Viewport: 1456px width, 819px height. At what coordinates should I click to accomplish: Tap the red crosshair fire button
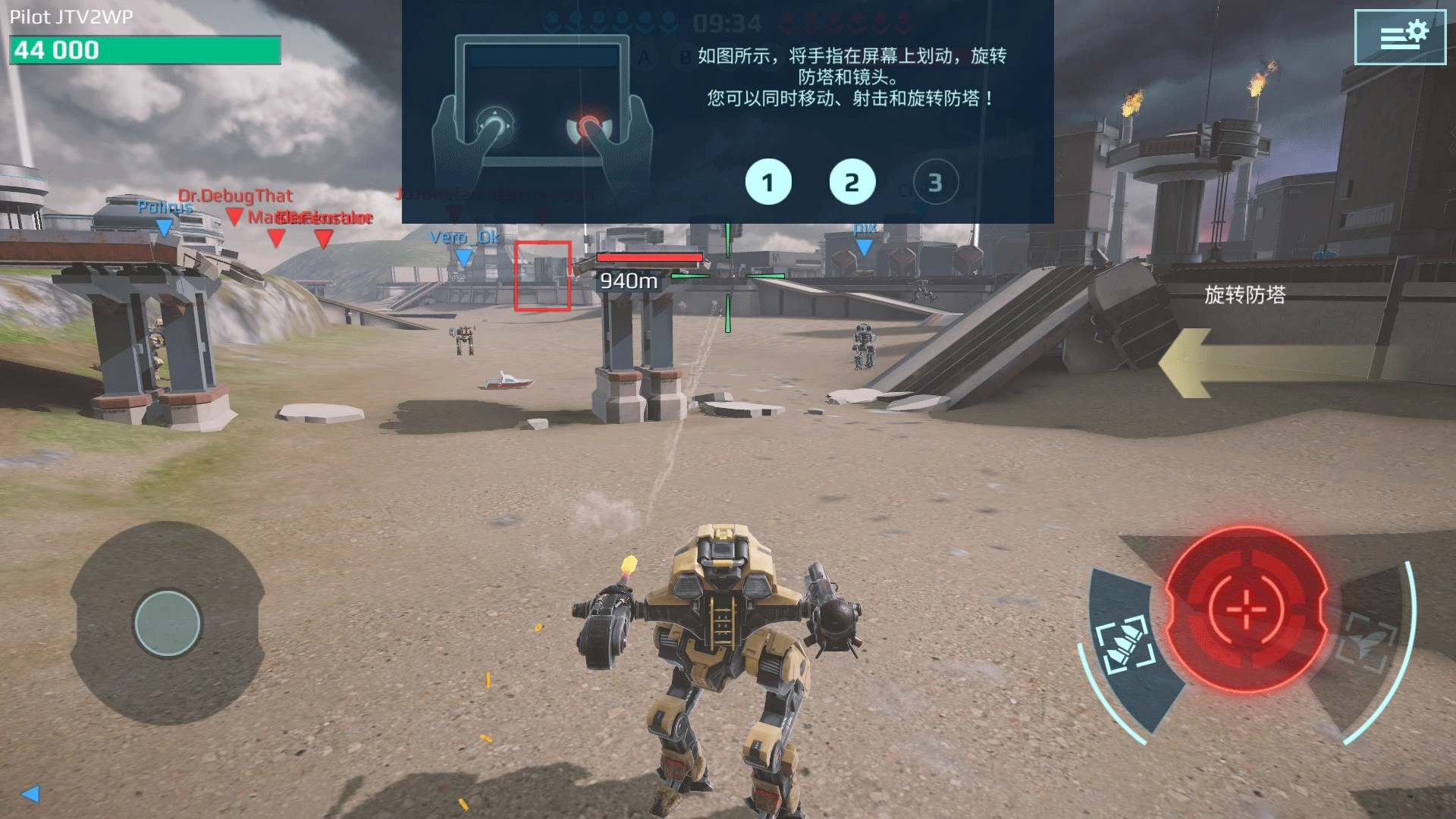click(x=1245, y=608)
